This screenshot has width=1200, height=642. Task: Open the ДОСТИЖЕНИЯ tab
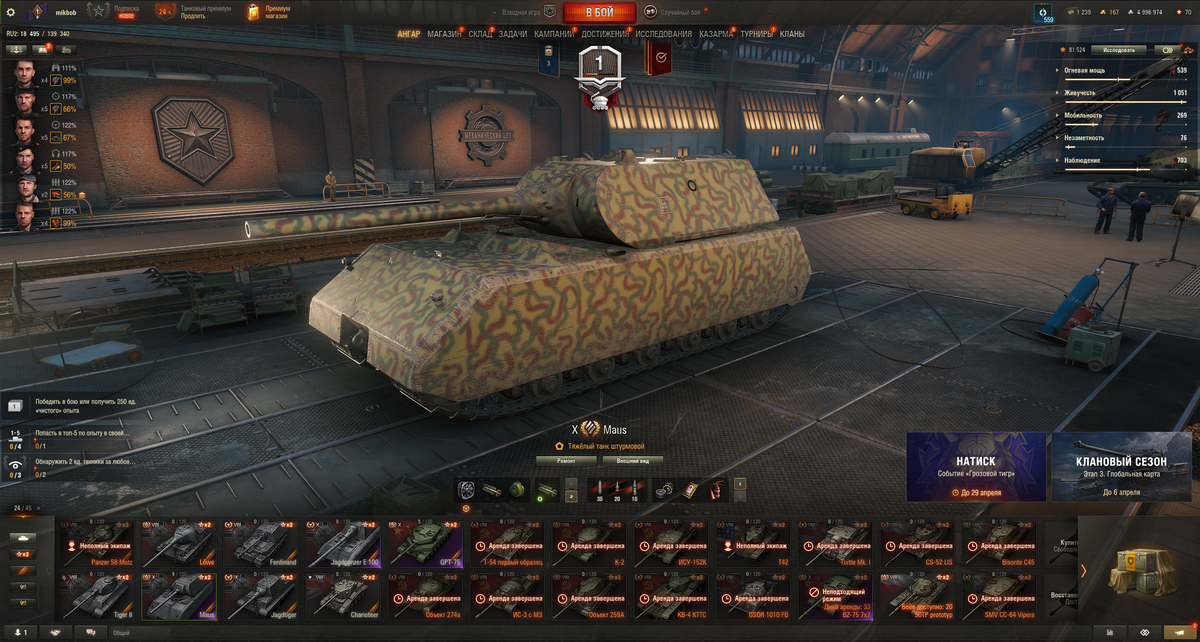point(605,34)
